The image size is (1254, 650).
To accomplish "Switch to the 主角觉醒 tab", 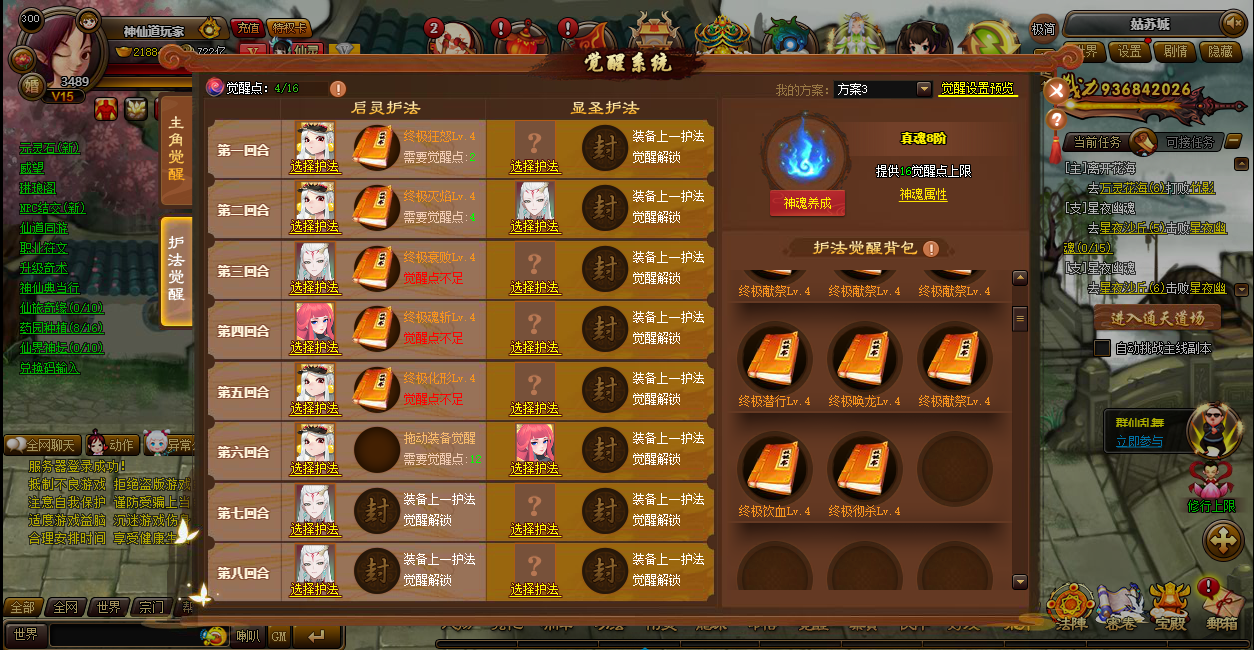I will pos(176,153).
